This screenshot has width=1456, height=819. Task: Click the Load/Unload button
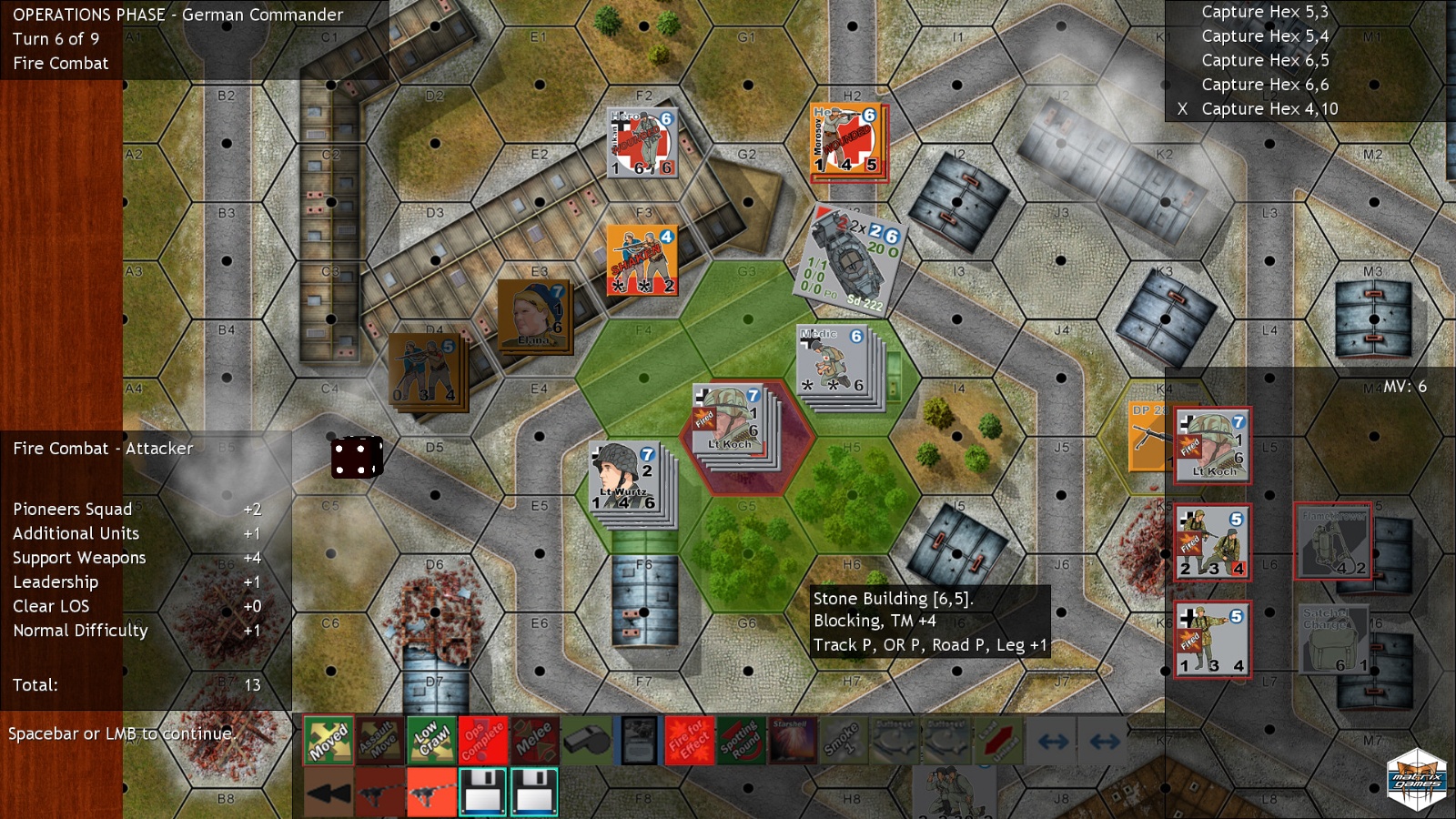(998, 741)
